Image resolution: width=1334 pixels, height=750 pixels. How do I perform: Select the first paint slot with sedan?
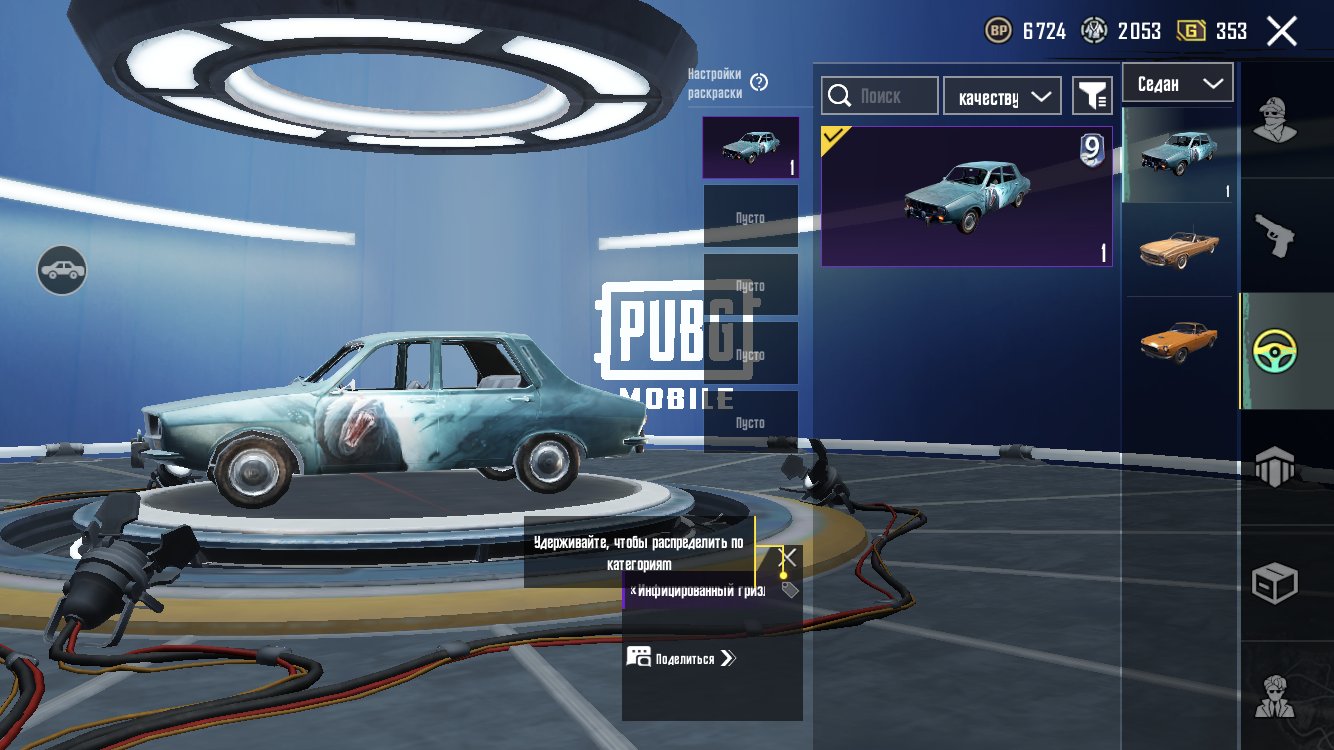[x=750, y=148]
